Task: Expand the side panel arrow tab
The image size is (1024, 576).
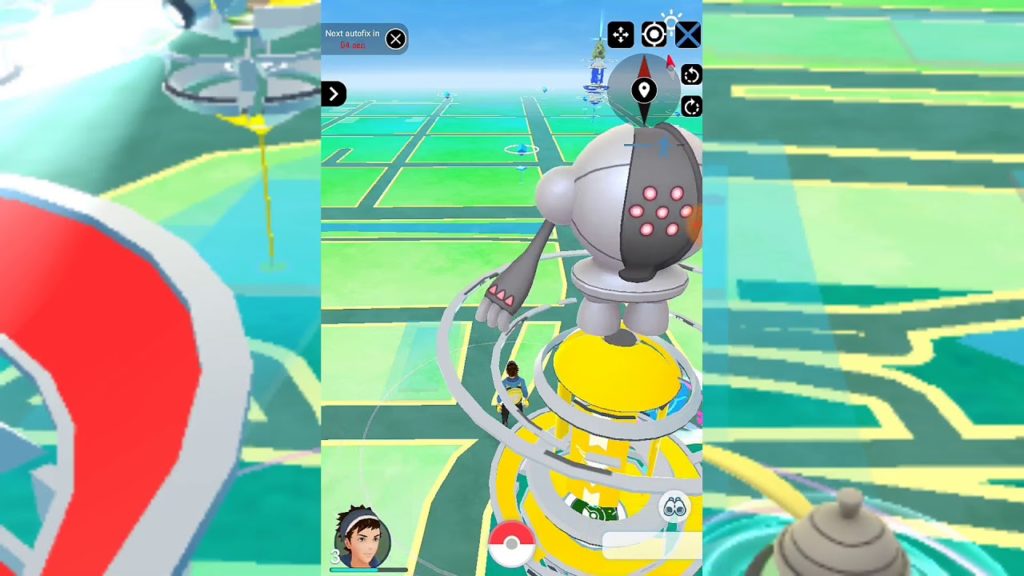Action: 333,94
